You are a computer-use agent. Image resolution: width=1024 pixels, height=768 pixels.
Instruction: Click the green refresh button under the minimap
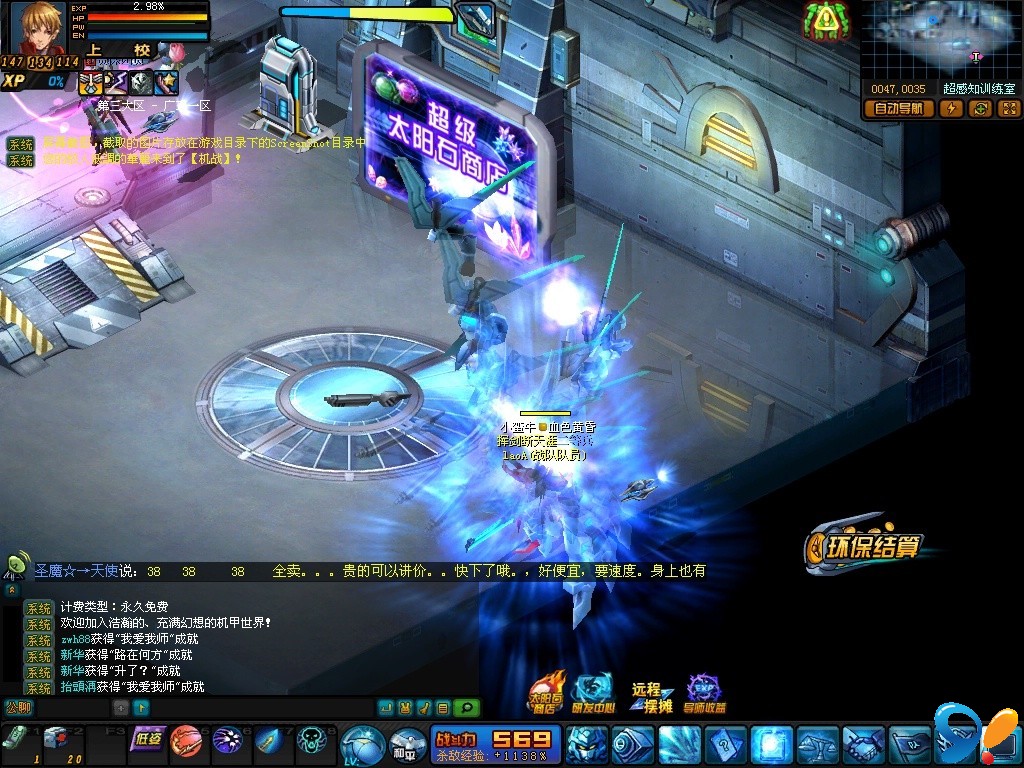click(980, 109)
